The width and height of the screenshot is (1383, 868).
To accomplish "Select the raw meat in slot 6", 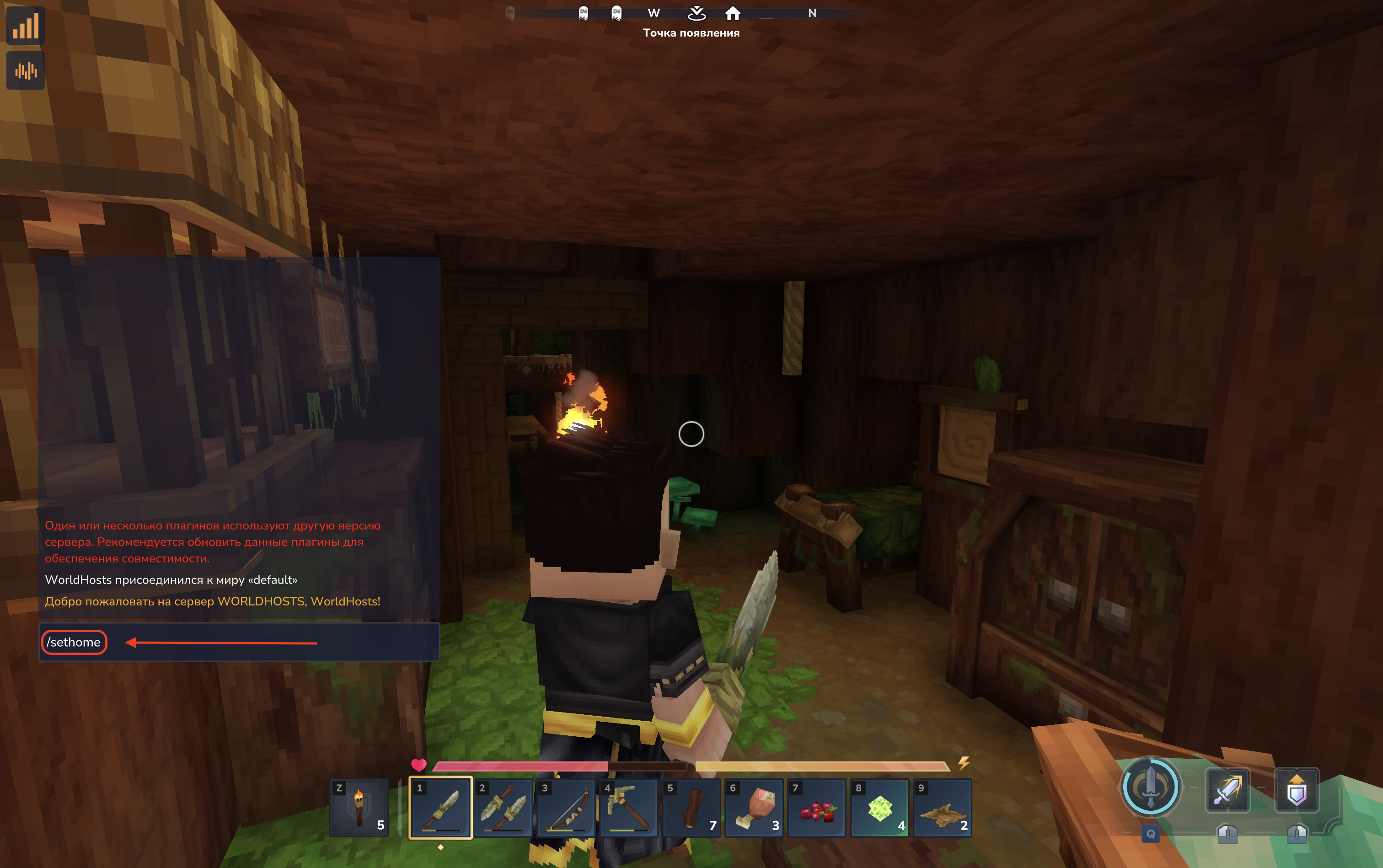I will pos(754,807).
